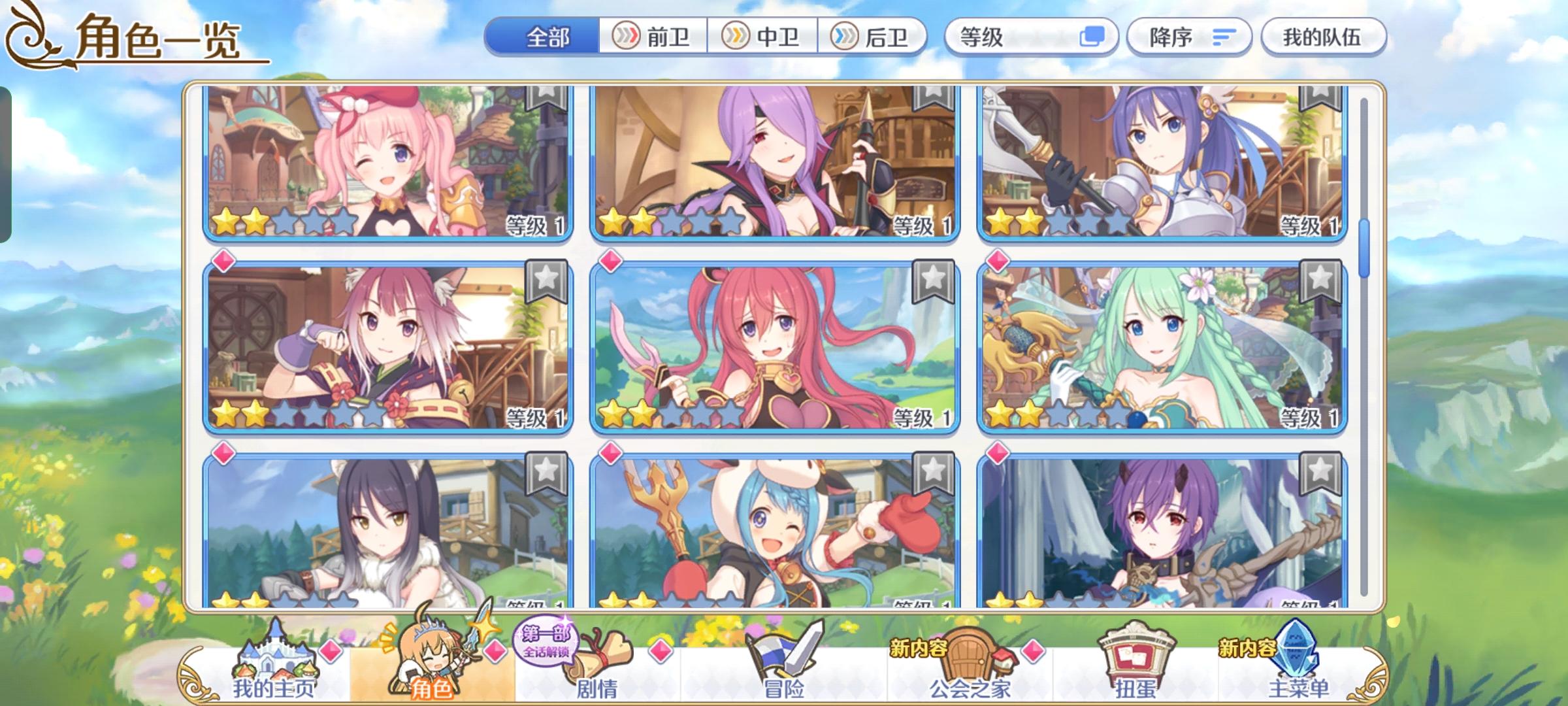Switch to the 后卫 rearguard tab

pyautogui.click(x=872, y=37)
